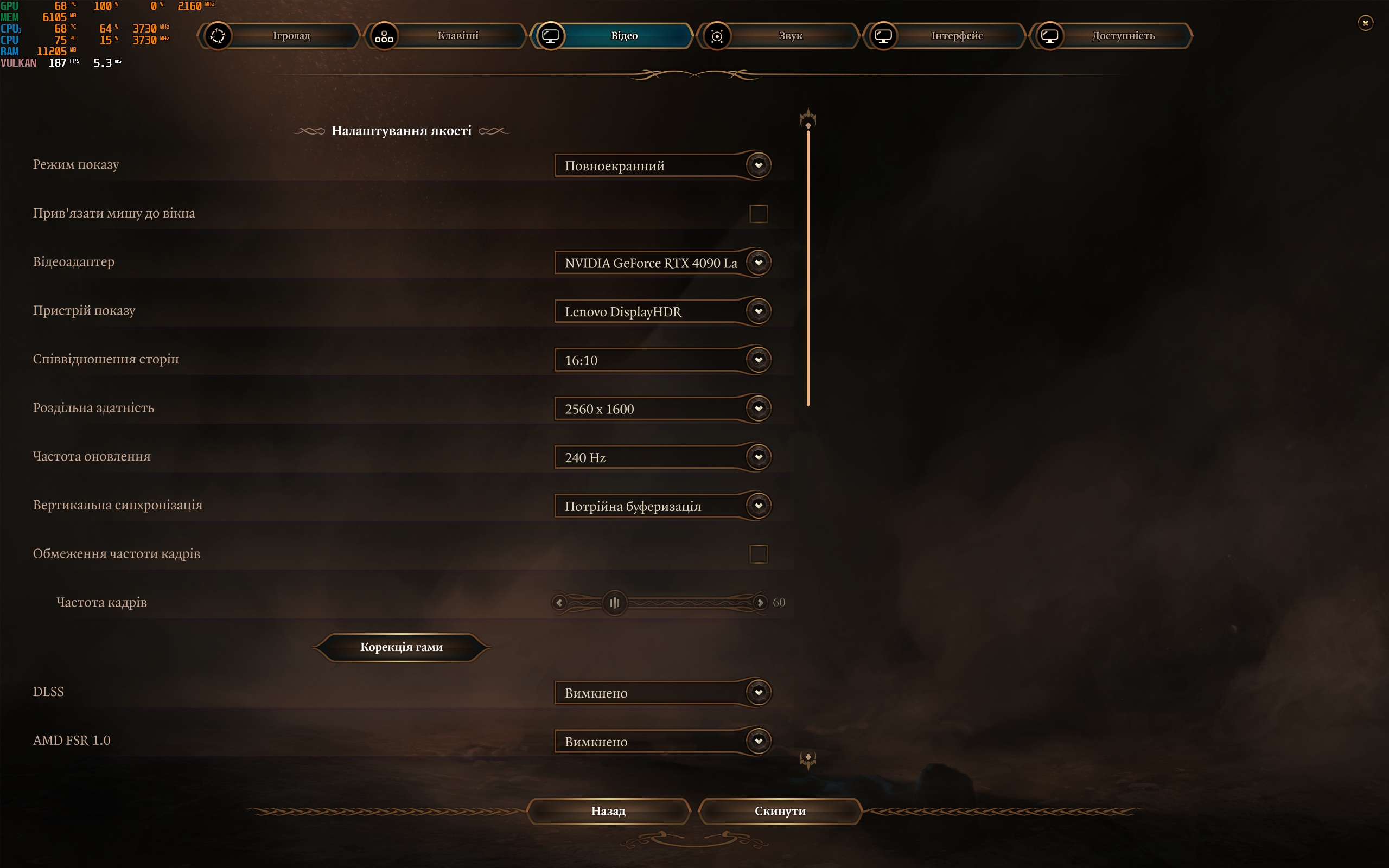Image resolution: width=1389 pixels, height=868 pixels.
Task: Switch to the Ігролад tab
Action: click(291, 36)
